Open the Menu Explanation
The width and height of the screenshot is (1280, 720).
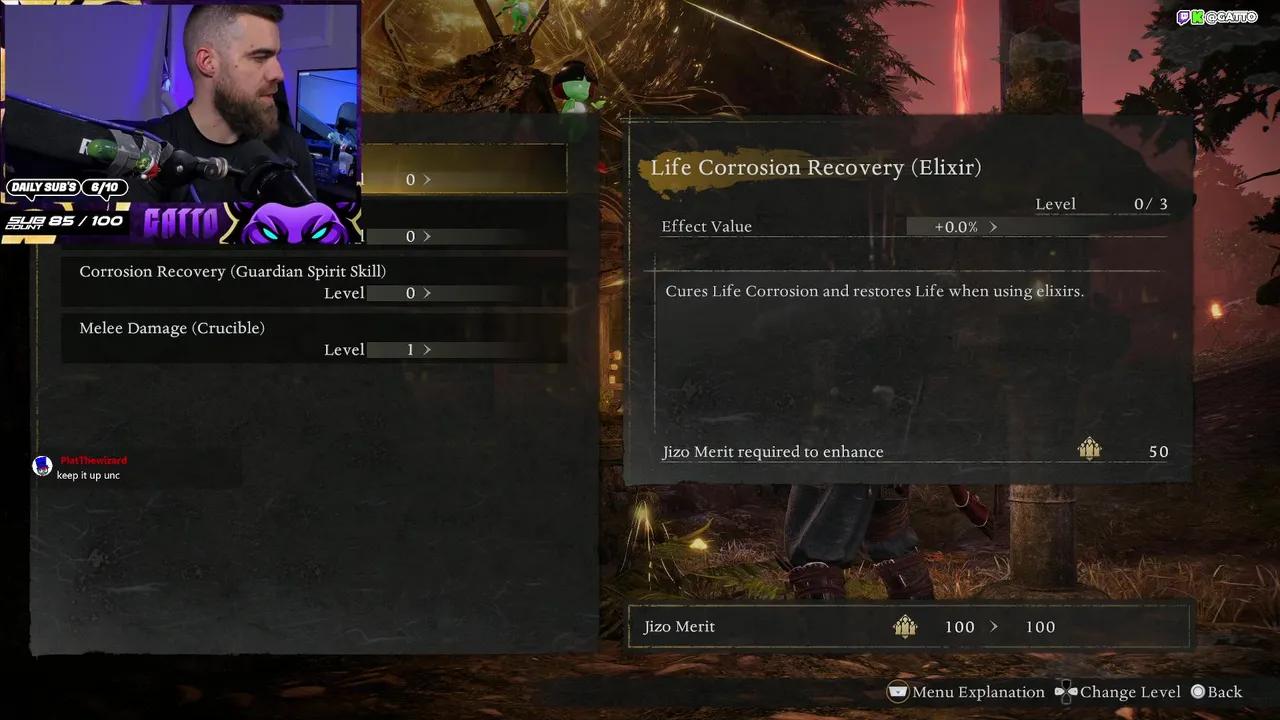[966, 692]
